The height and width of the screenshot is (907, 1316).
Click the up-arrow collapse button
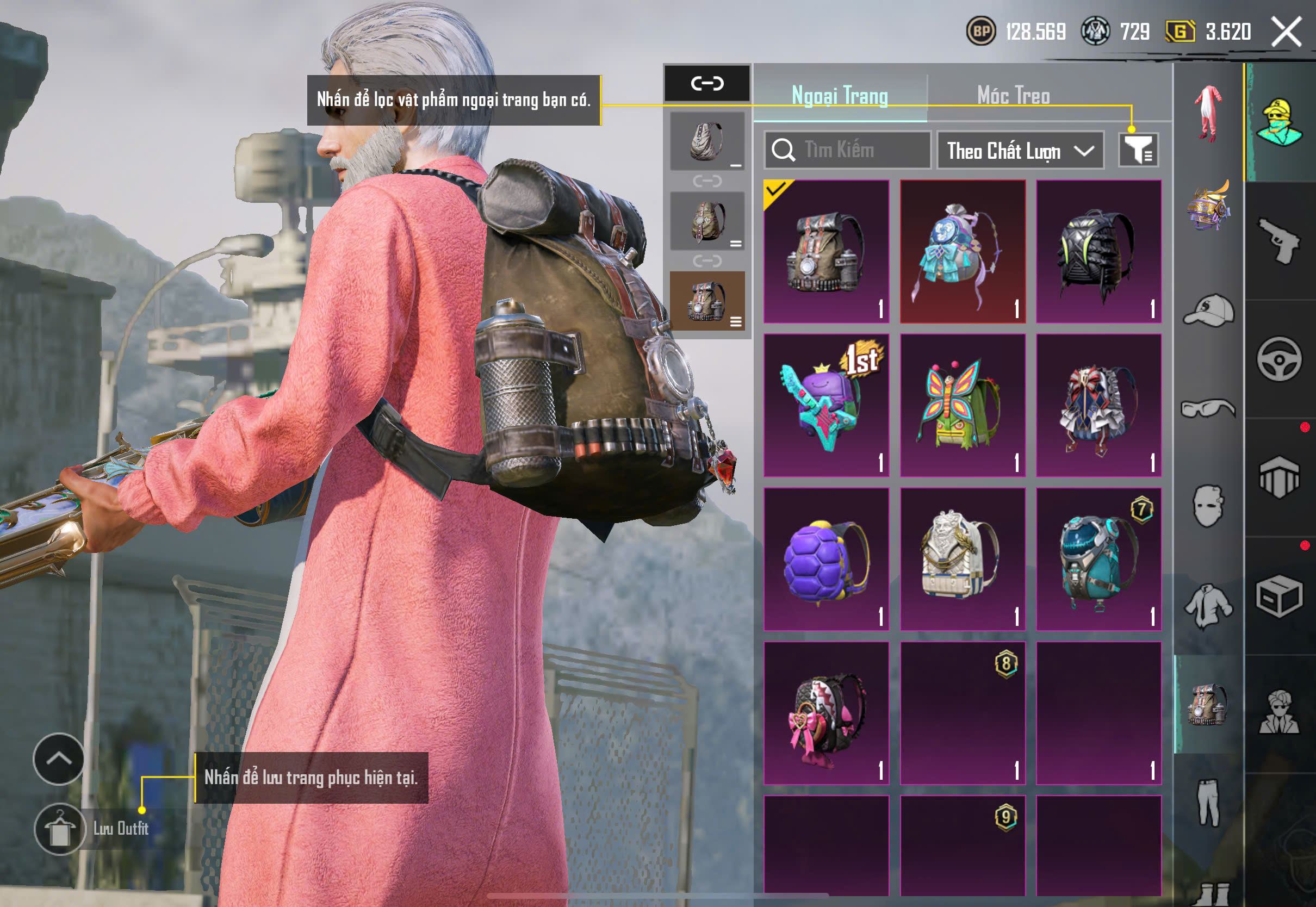point(59,759)
